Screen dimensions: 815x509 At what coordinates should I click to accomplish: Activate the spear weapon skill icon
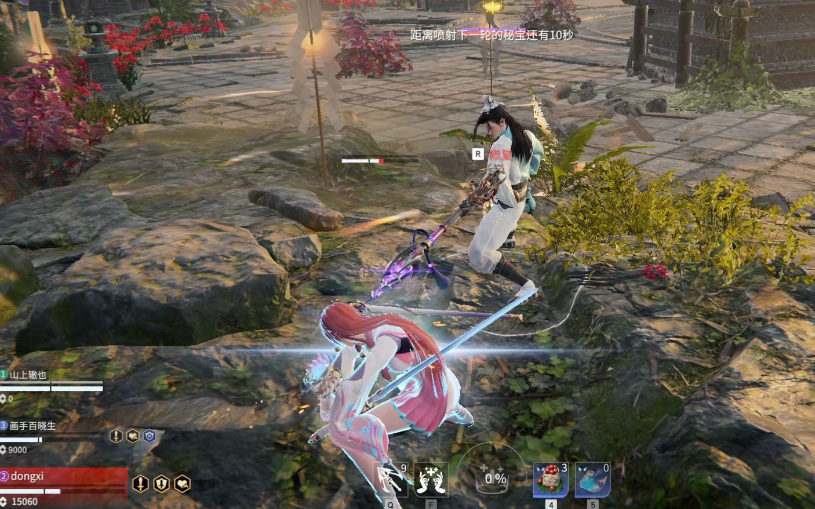(x=391, y=480)
